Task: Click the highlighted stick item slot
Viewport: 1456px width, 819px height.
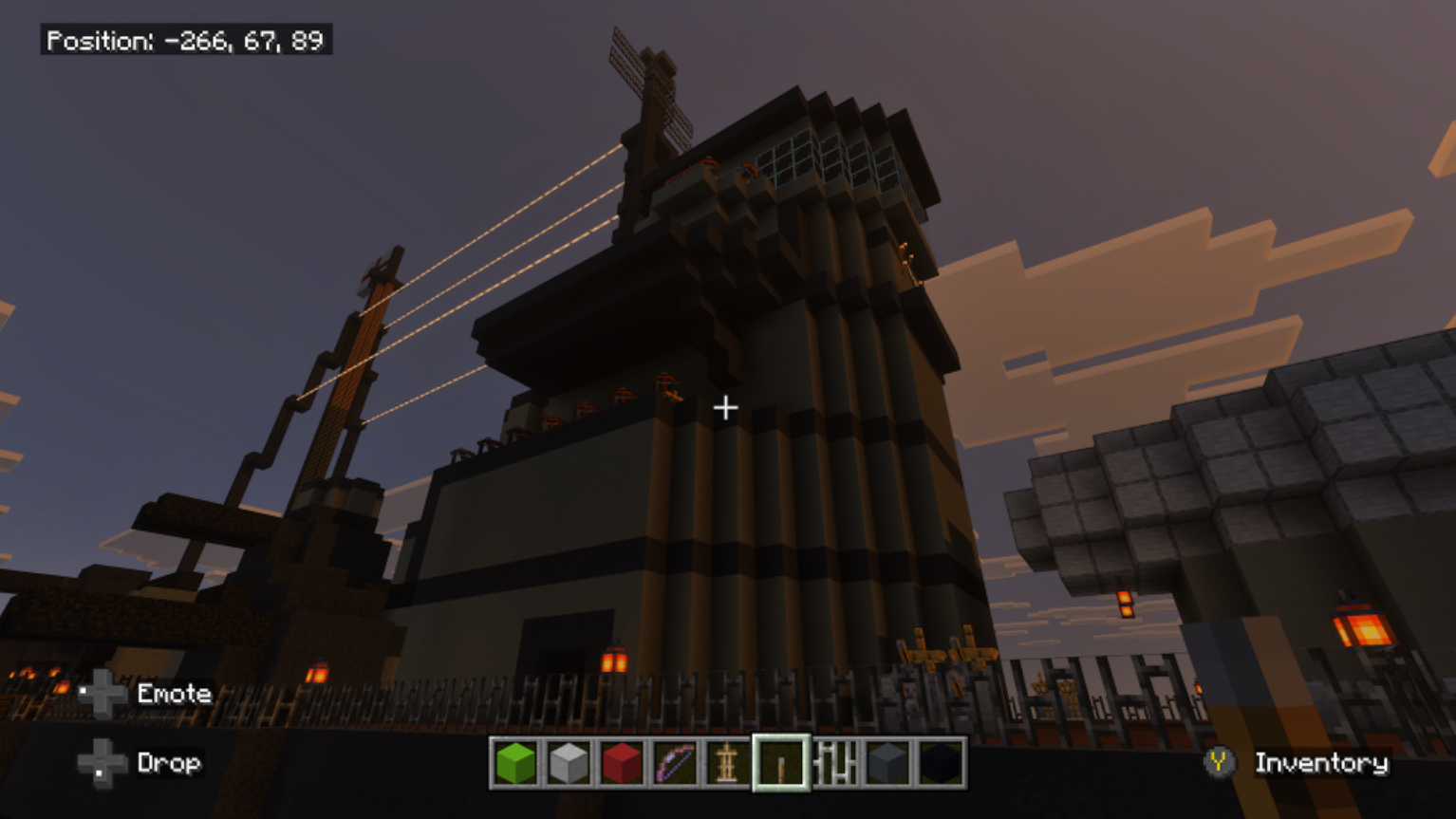Action: pos(781,763)
